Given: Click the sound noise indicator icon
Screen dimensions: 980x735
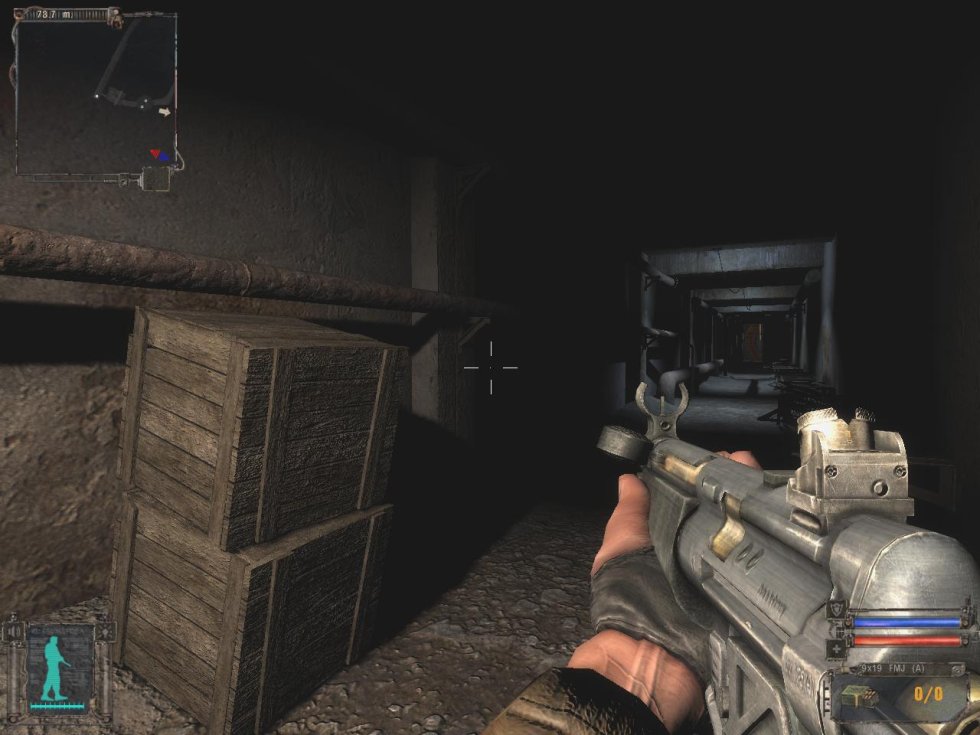Looking at the screenshot, I should [x=14, y=632].
